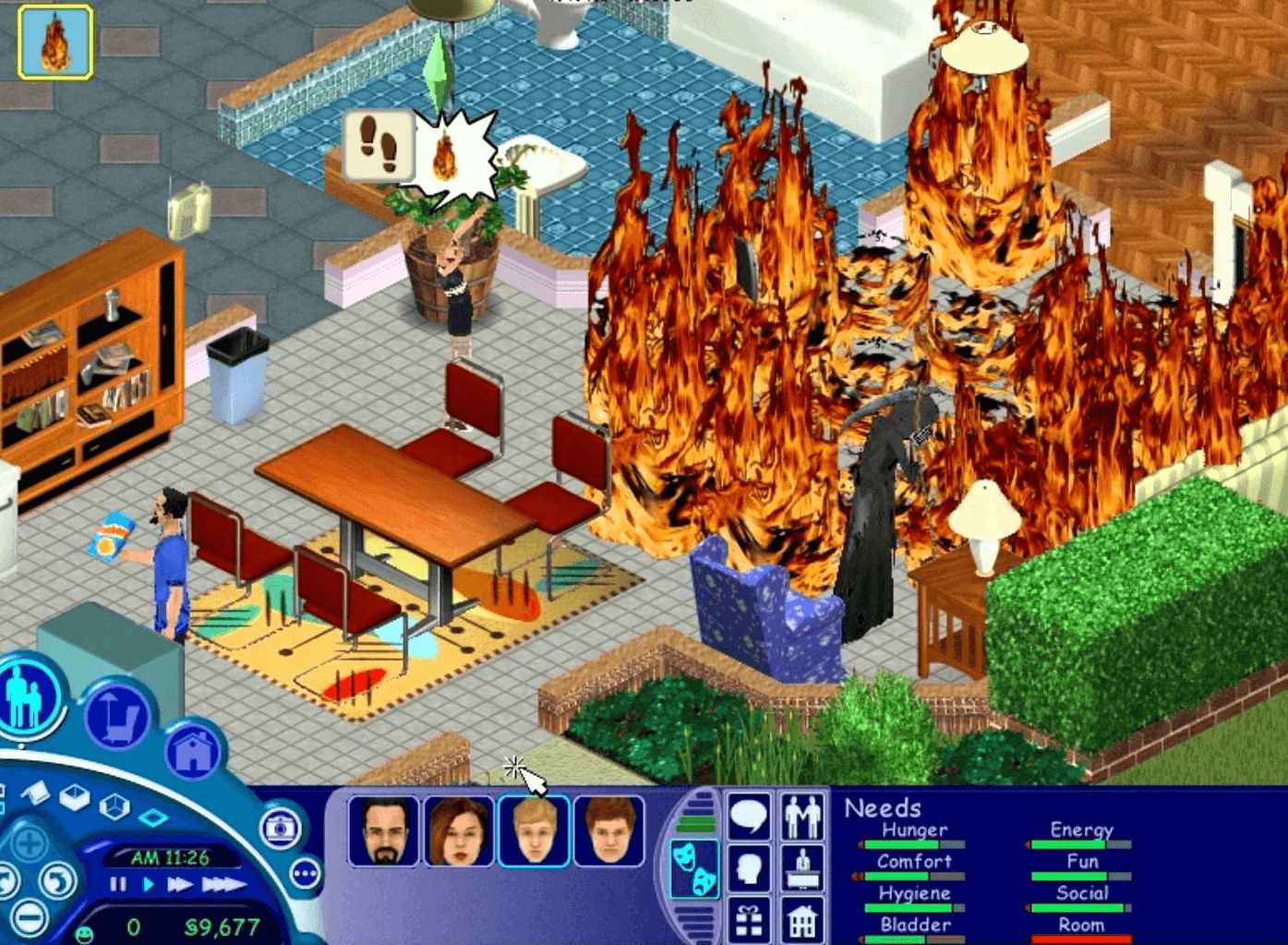Show the personality panel with speech bubble
1288x945 pixels.
click(748, 817)
